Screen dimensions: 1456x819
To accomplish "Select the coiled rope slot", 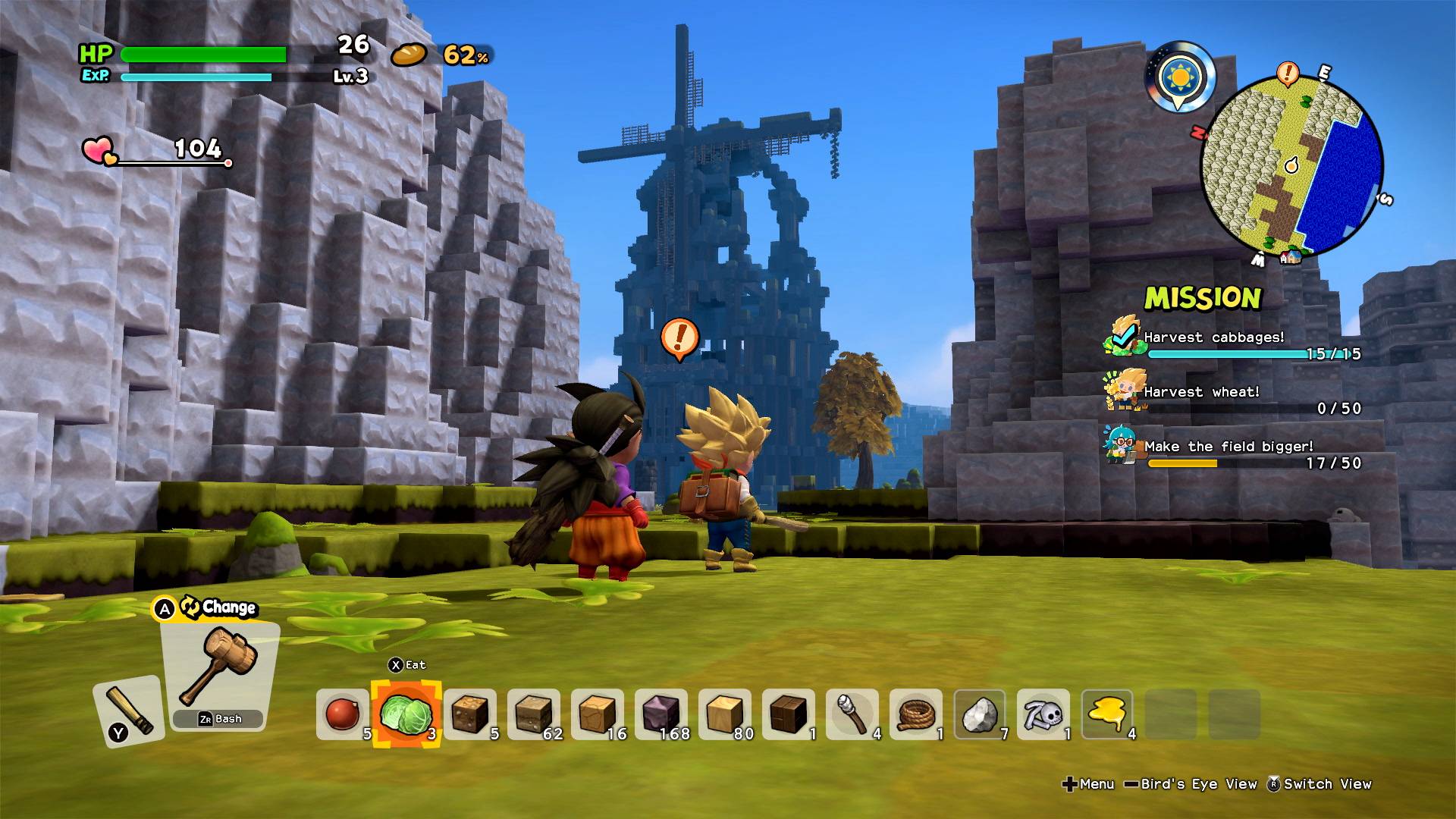I will point(915,714).
